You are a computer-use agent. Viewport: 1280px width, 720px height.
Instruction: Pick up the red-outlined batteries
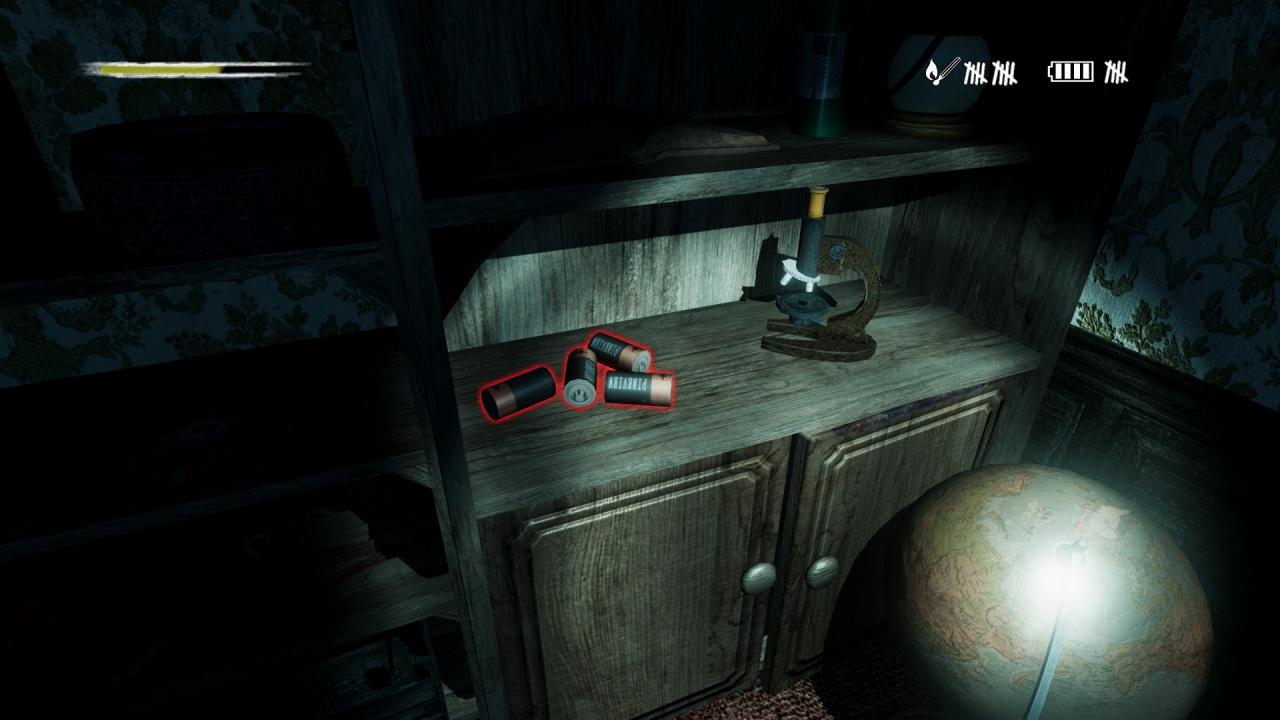tap(578, 377)
